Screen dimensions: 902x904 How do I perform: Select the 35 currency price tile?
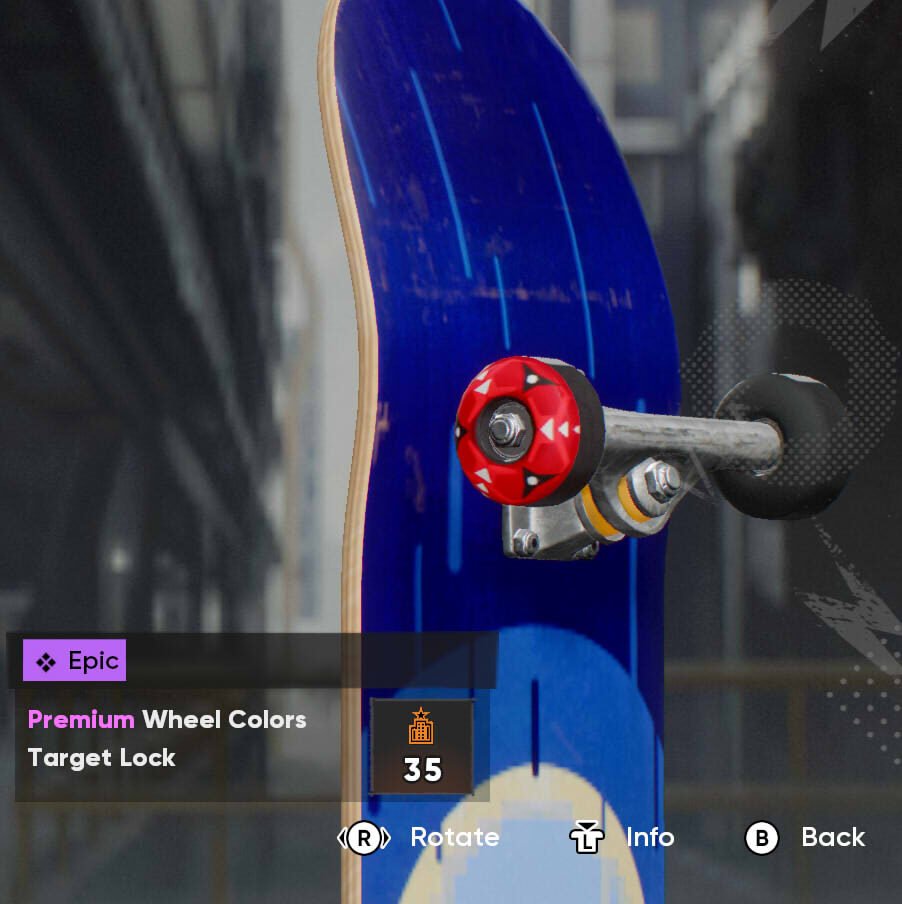tap(421, 747)
